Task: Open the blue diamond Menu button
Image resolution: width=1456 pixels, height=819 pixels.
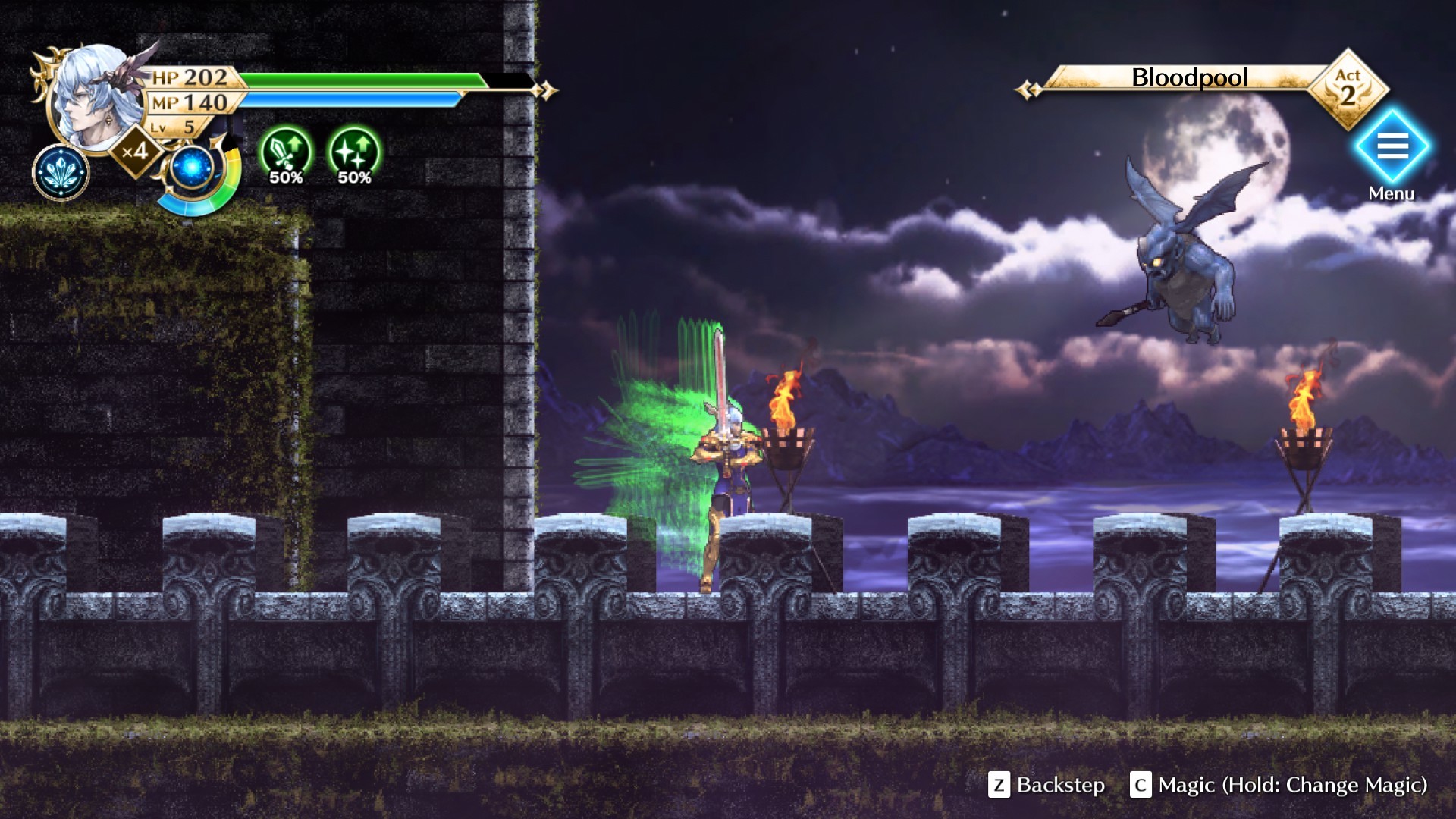Action: point(1392,146)
